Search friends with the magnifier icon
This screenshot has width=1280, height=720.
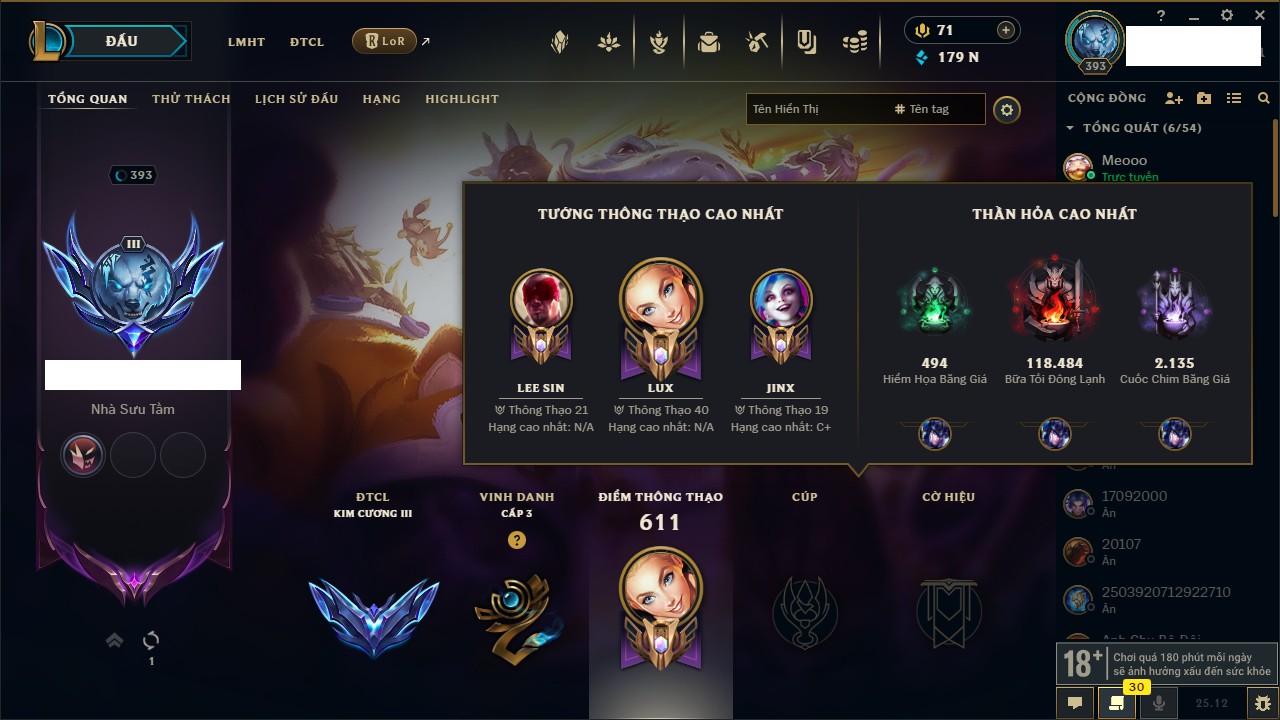coord(1264,98)
